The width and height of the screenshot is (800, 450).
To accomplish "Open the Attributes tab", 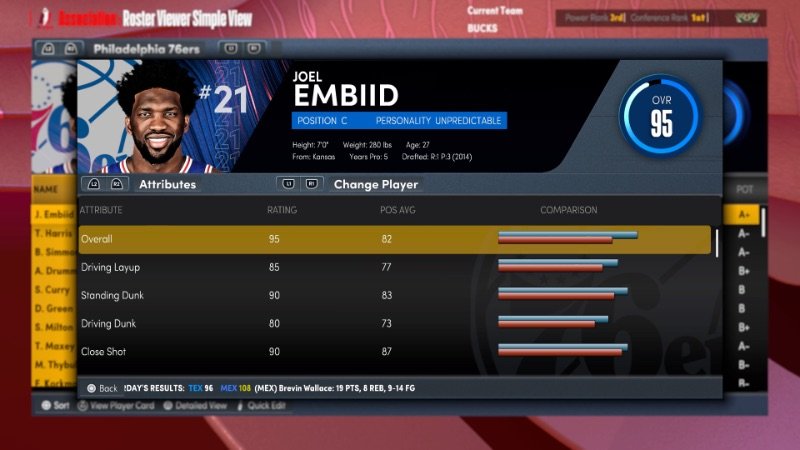I will (167, 184).
